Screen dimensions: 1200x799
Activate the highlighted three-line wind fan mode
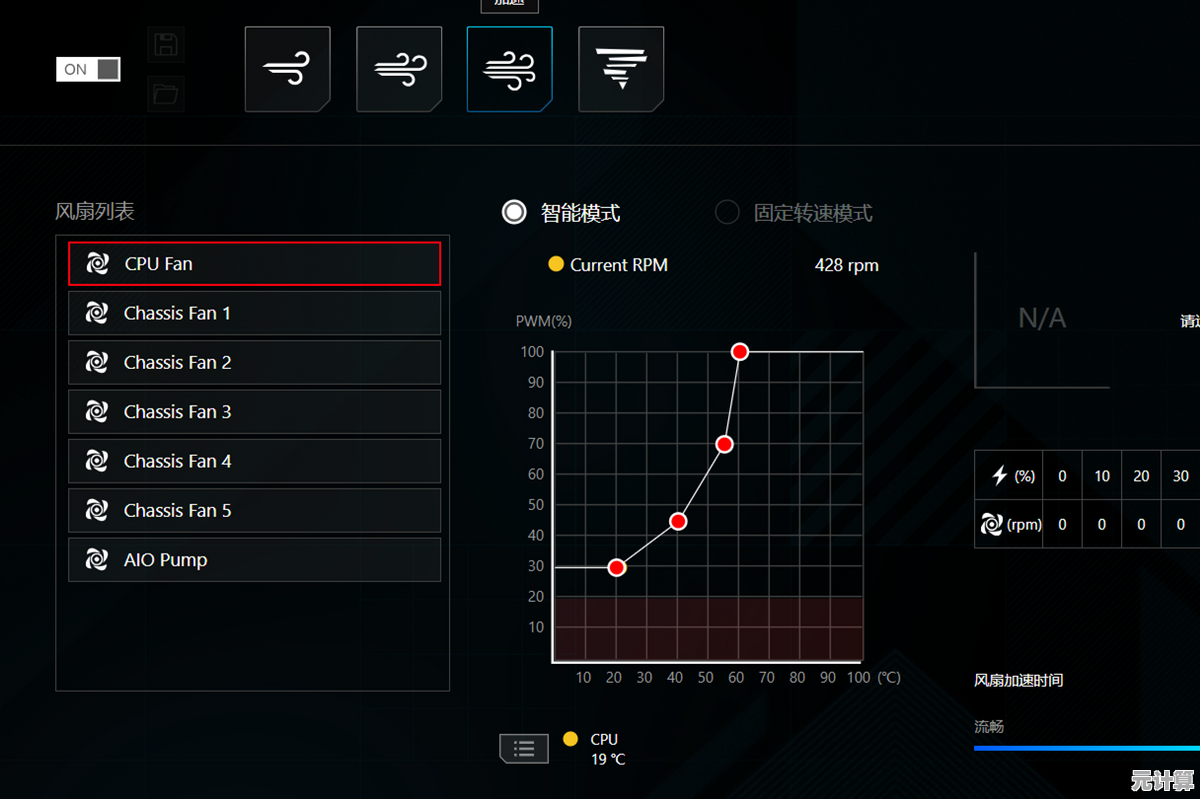[509, 69]
